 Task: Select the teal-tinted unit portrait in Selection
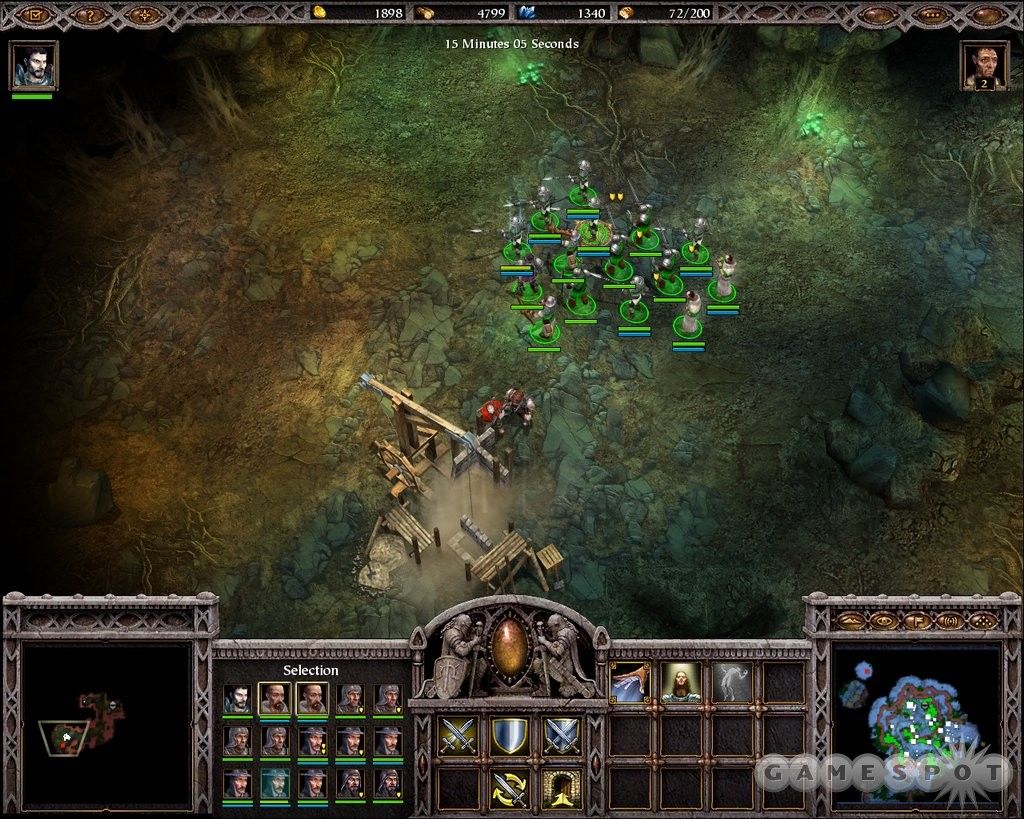pos(275,783)
